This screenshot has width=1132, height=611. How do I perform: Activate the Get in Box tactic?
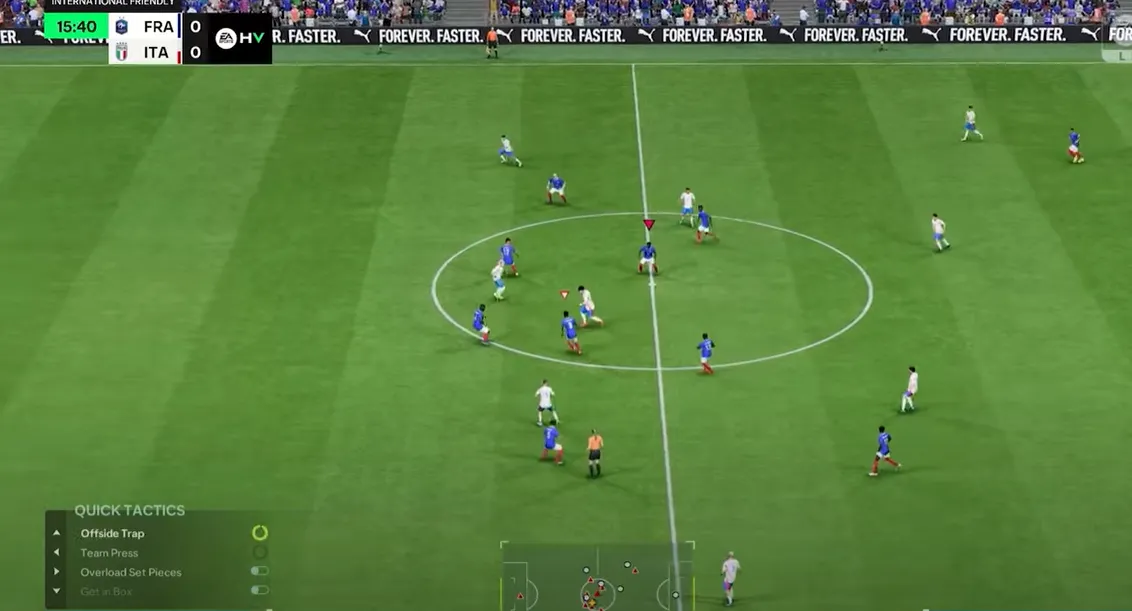coord(107,591)
